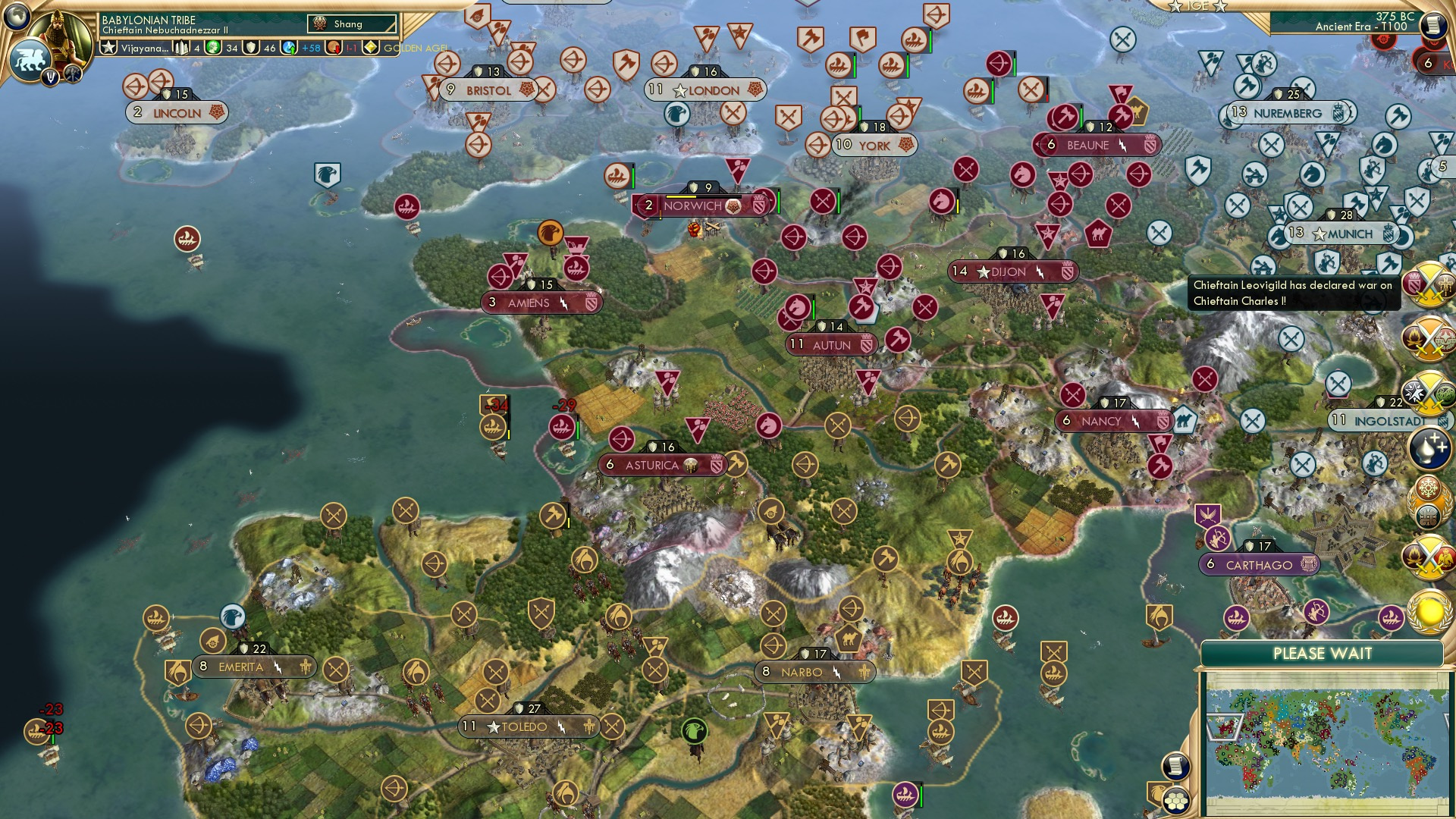
Task: Open the Shang panel selector
Action: 351,24
